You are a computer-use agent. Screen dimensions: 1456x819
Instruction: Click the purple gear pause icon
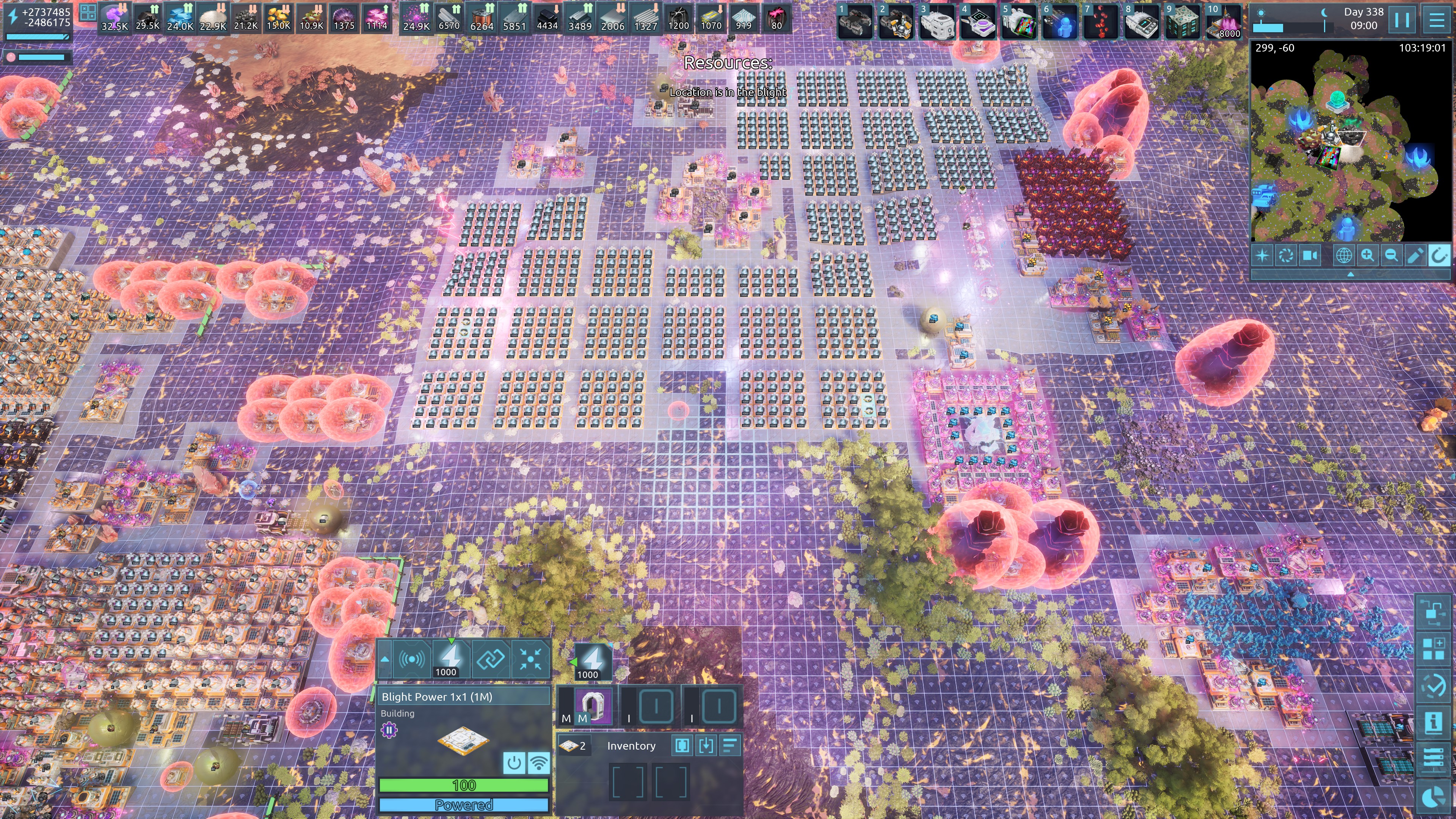tap(389, 730)
